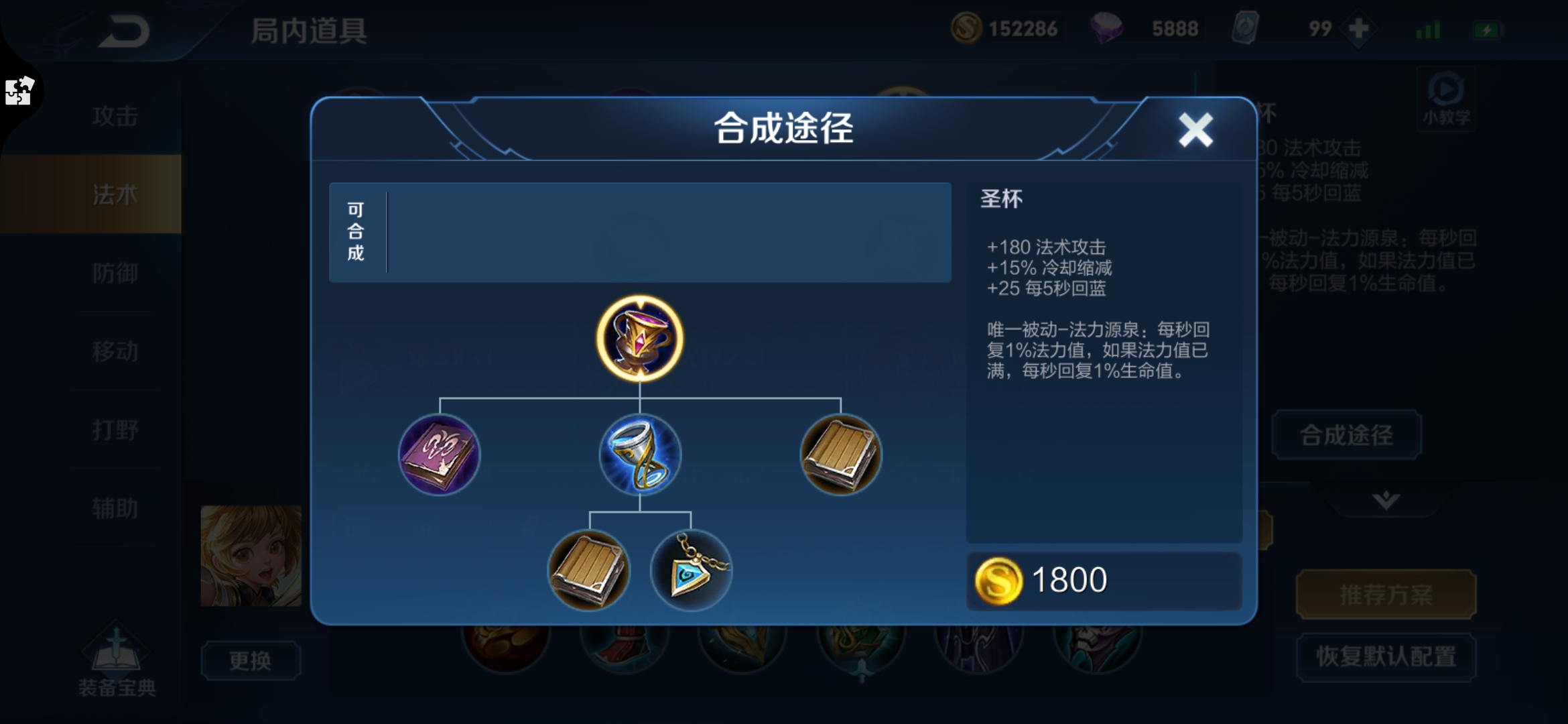Click the 推荐方案 button
1568x724 pixels.
(1385, 593)
